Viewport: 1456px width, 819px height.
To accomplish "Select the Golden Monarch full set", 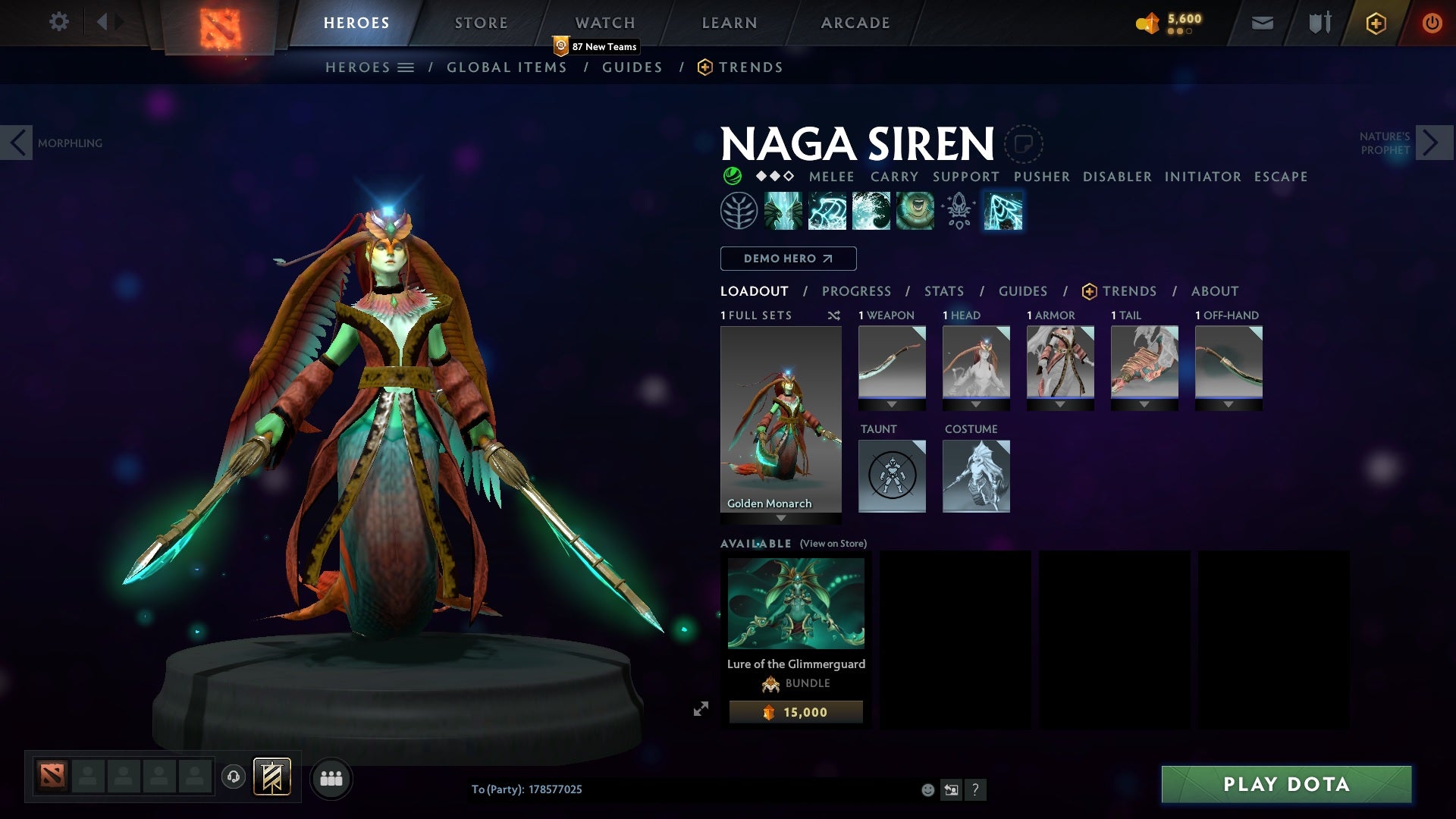I will pos(780,419).
